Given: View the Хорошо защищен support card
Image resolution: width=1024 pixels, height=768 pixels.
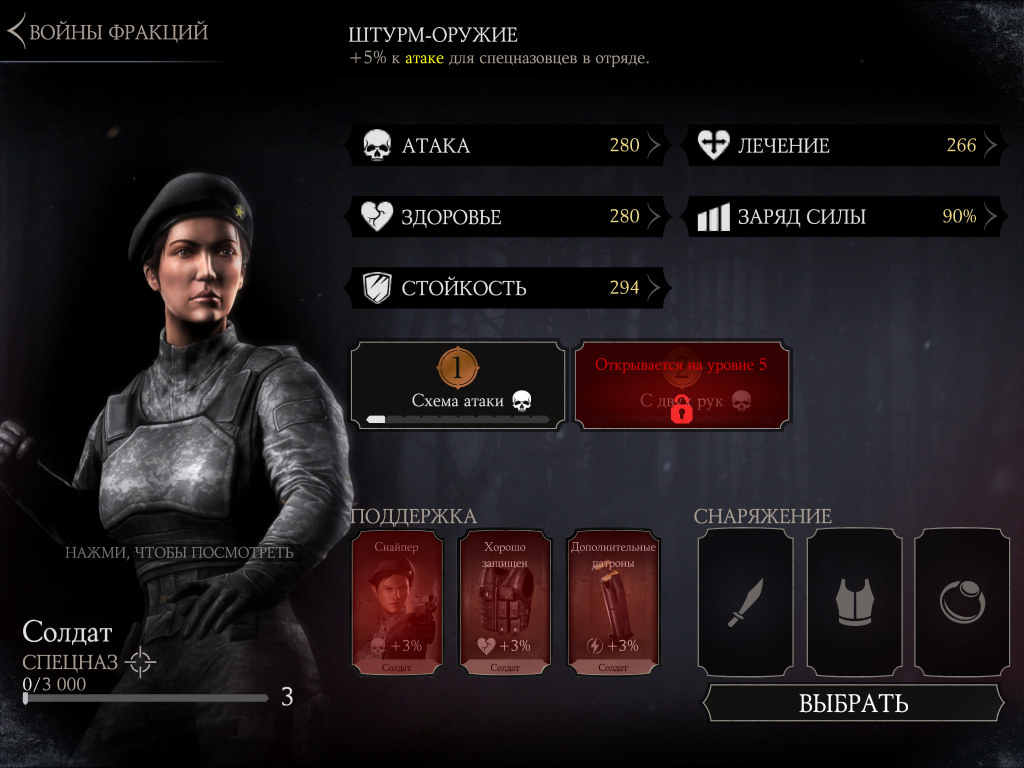Looking at the screenshot, I should 505,603.
